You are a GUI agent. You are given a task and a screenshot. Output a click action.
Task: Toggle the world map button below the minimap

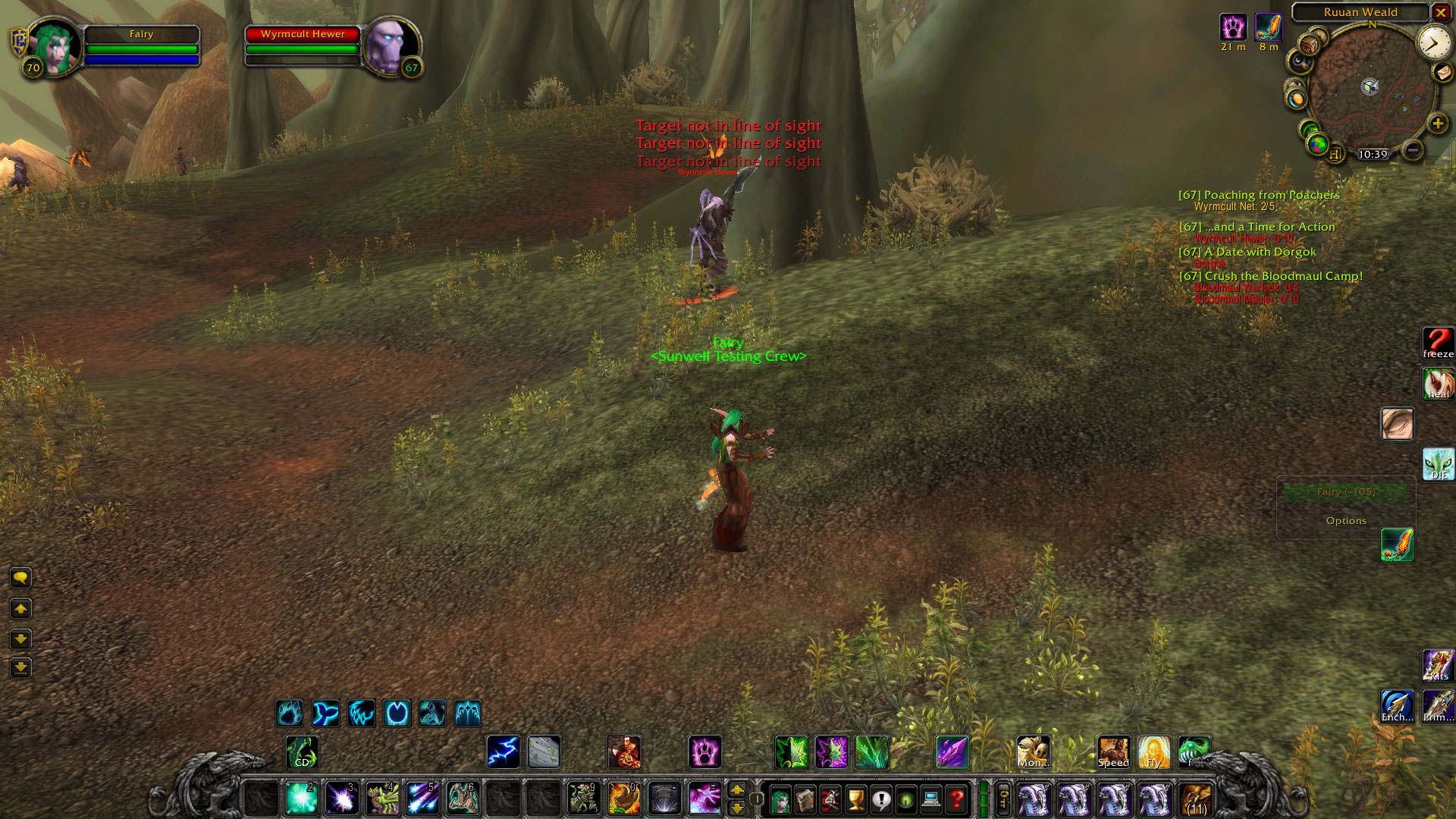[x=1318, y=144]
